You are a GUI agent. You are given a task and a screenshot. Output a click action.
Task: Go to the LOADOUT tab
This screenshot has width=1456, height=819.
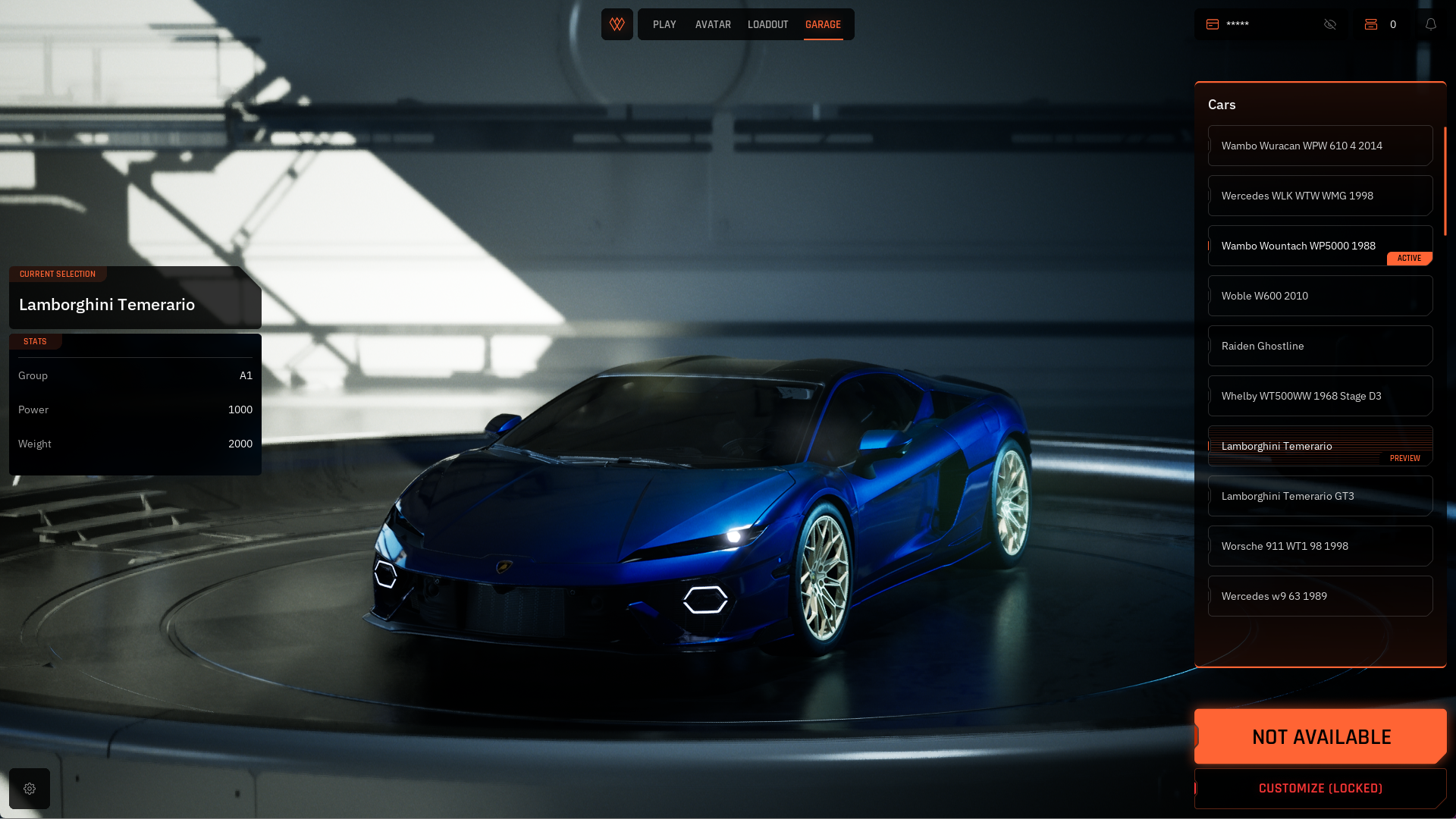767,24
